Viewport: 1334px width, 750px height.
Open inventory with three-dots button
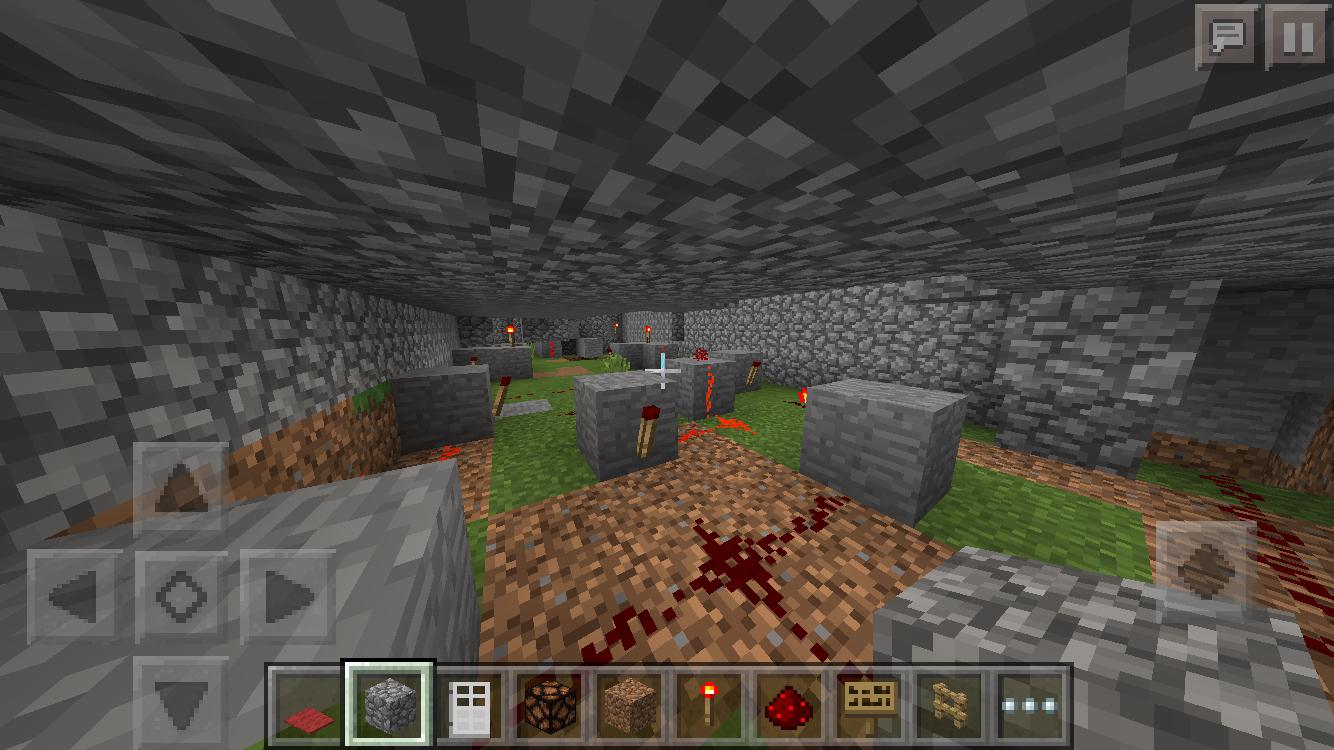point(1031,705)
